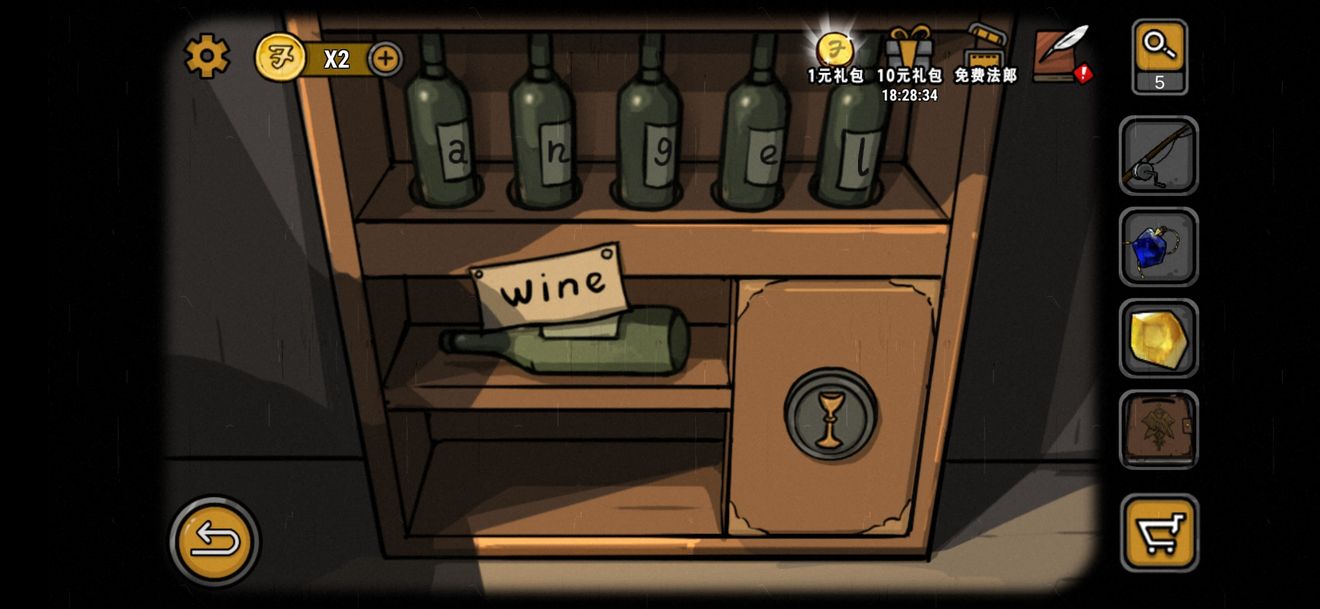Select the brown leather book slot

[1159, 429]
